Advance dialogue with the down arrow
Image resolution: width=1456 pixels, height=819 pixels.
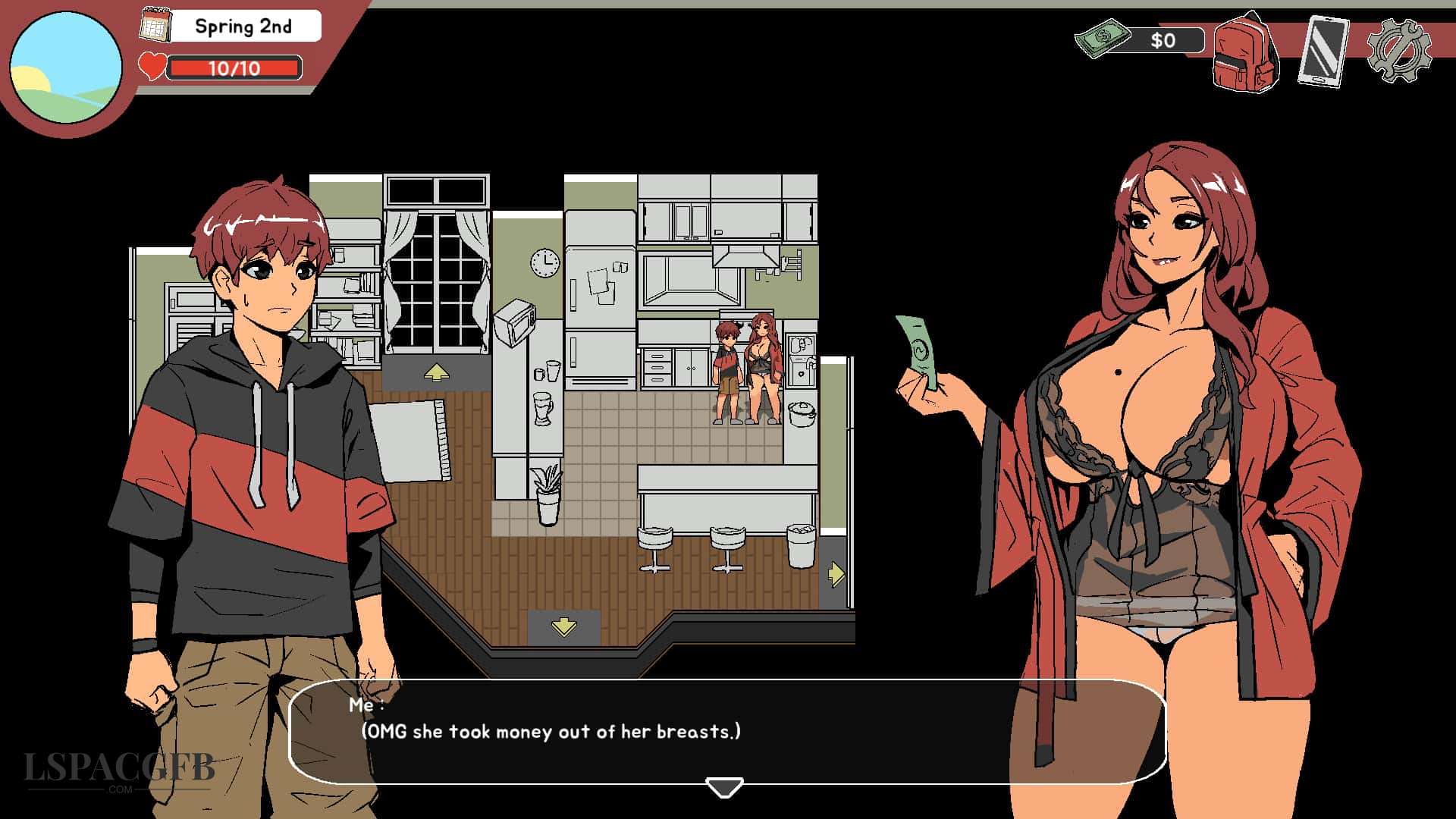724,787
